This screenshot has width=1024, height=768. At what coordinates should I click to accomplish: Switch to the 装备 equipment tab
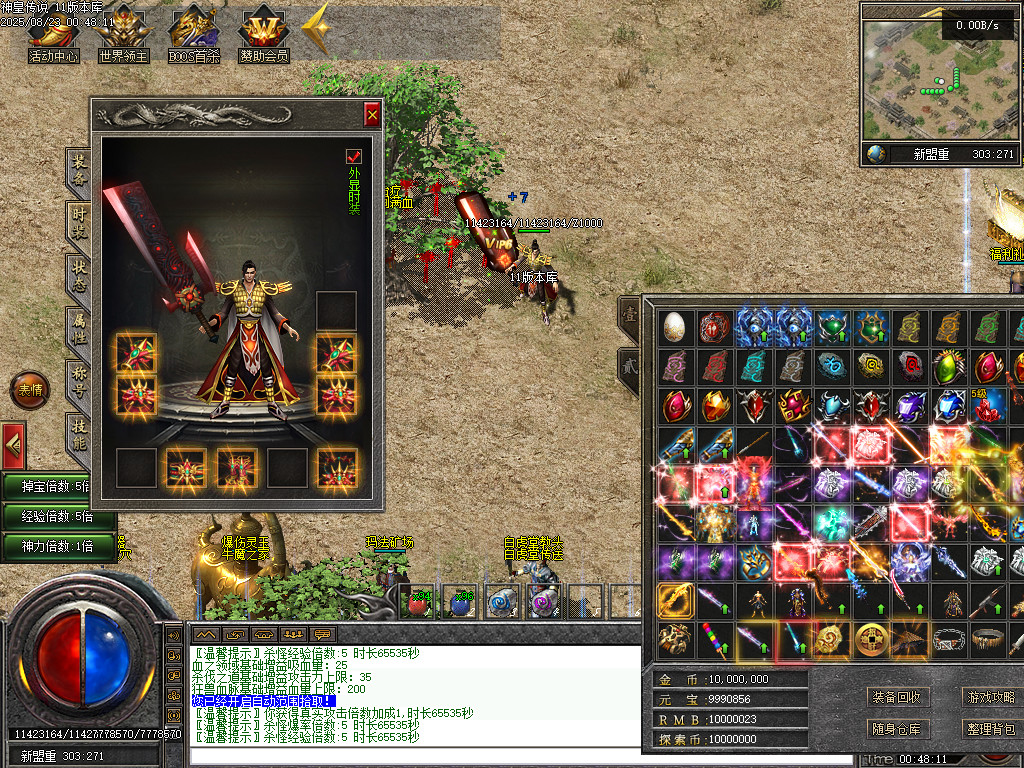[x=79, y=172]
